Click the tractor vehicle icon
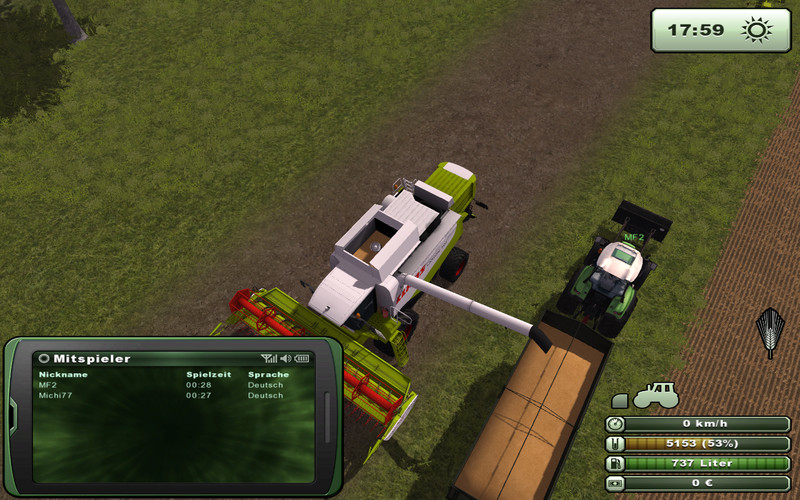 655,395
